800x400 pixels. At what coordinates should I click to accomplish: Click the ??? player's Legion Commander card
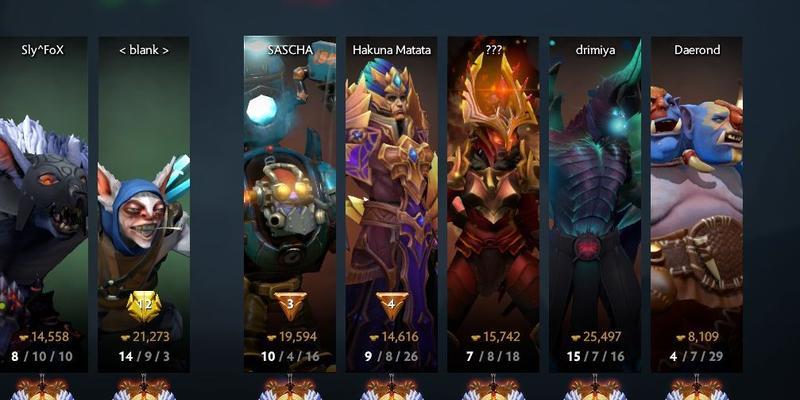(x=493, y=200)
